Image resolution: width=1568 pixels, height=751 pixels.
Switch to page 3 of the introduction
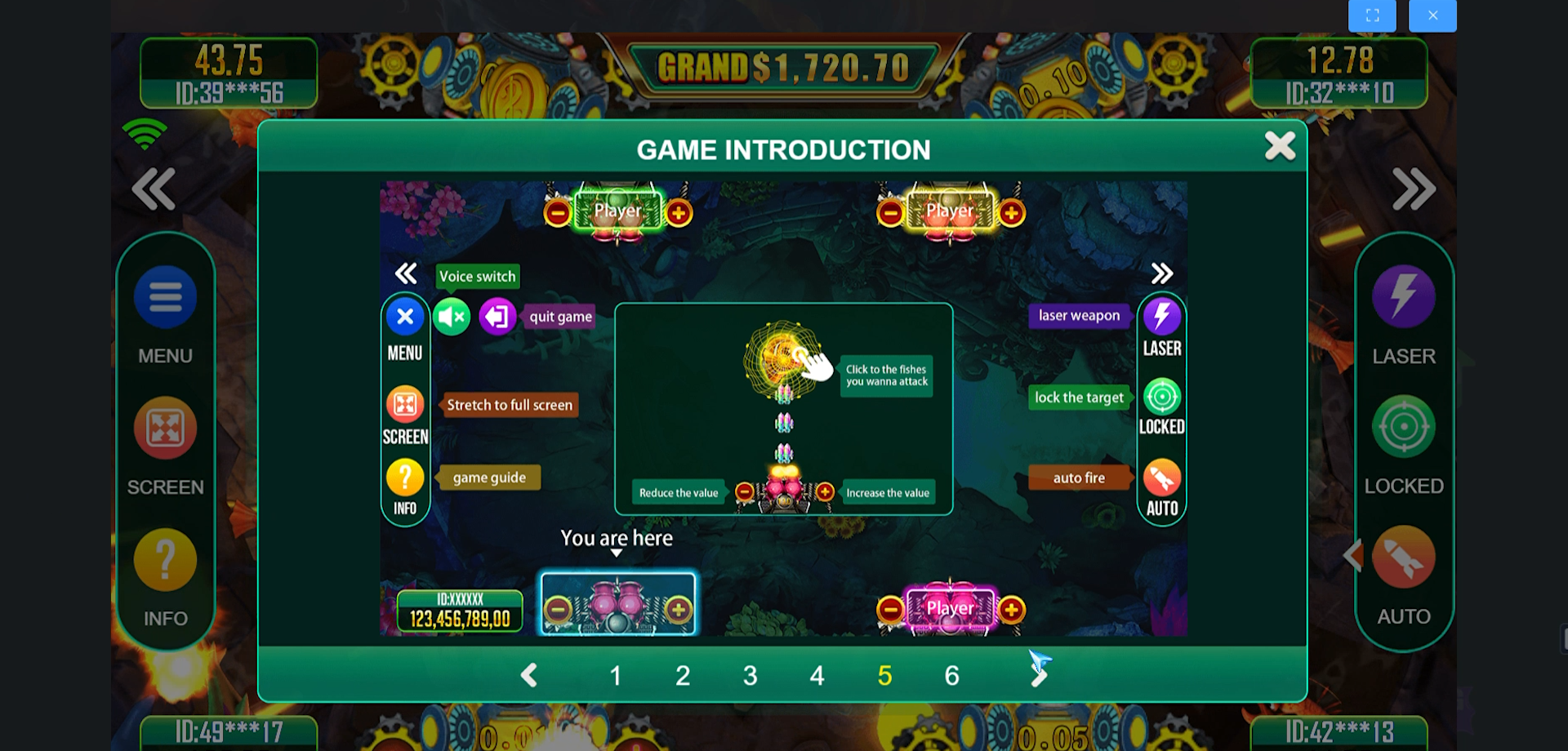(750, 675)
